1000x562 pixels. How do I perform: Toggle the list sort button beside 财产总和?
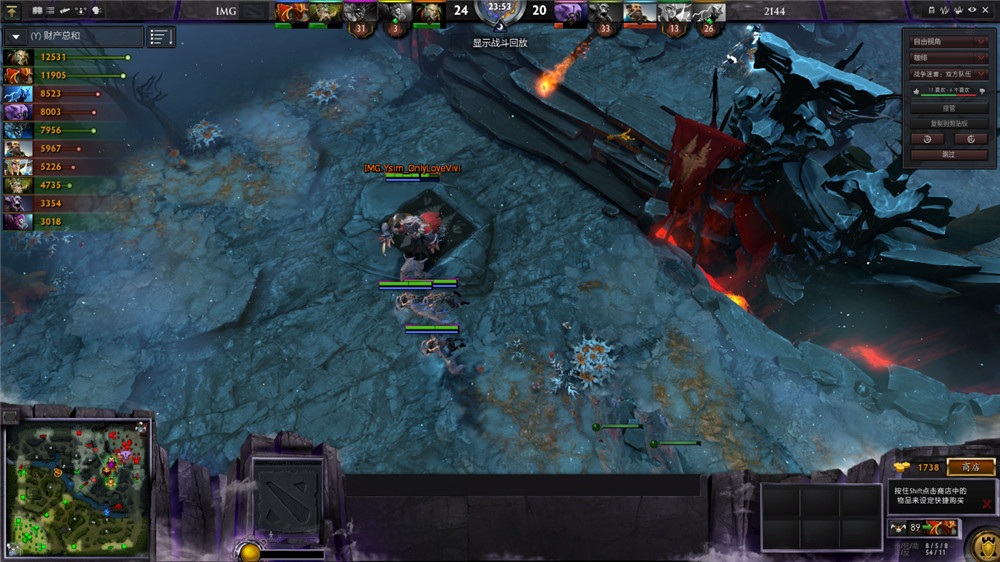pos(160,37)
